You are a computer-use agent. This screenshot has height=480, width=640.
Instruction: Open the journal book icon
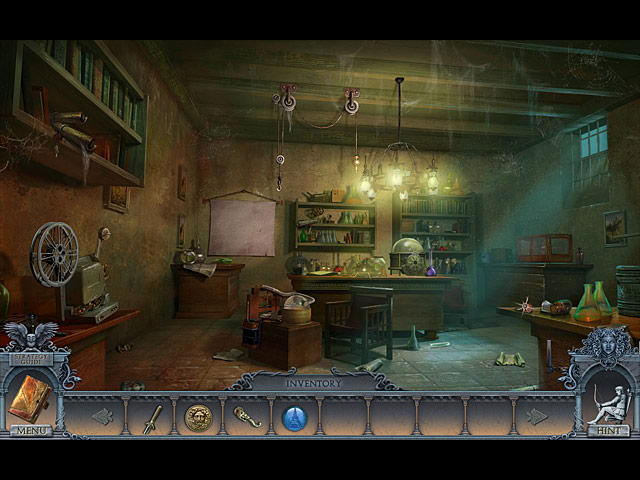tap(28, 397)
